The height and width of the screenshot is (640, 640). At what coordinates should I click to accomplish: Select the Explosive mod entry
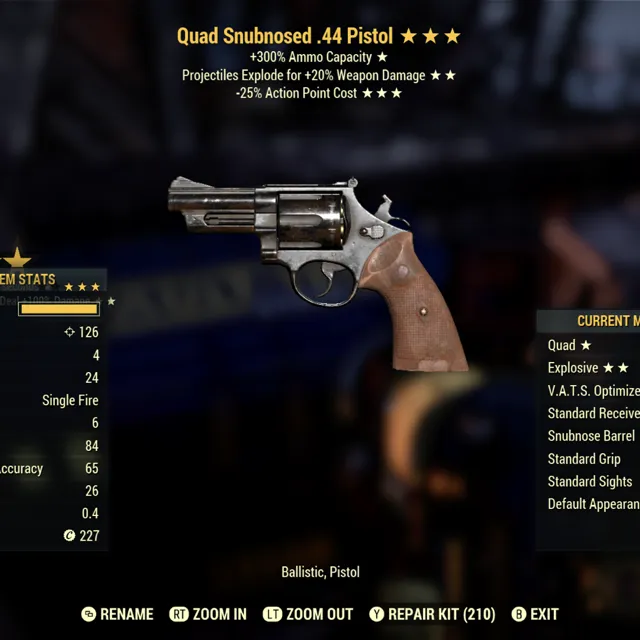tap(588, 368)
